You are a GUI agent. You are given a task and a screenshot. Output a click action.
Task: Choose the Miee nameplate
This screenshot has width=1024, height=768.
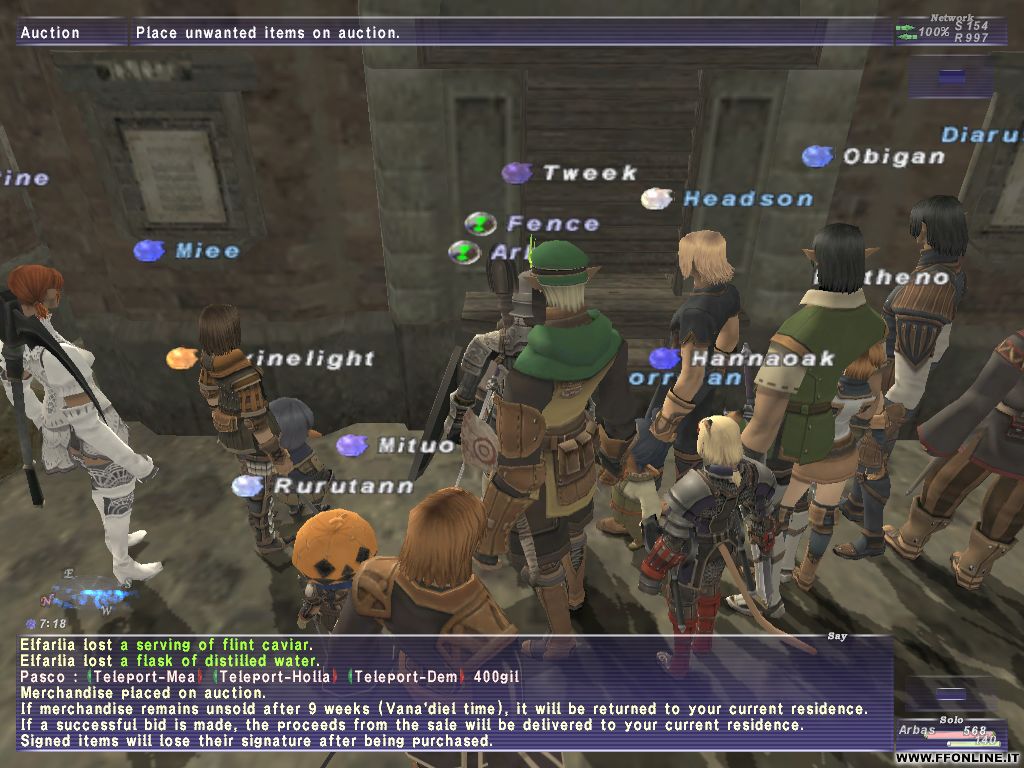(x=207, y=251)
